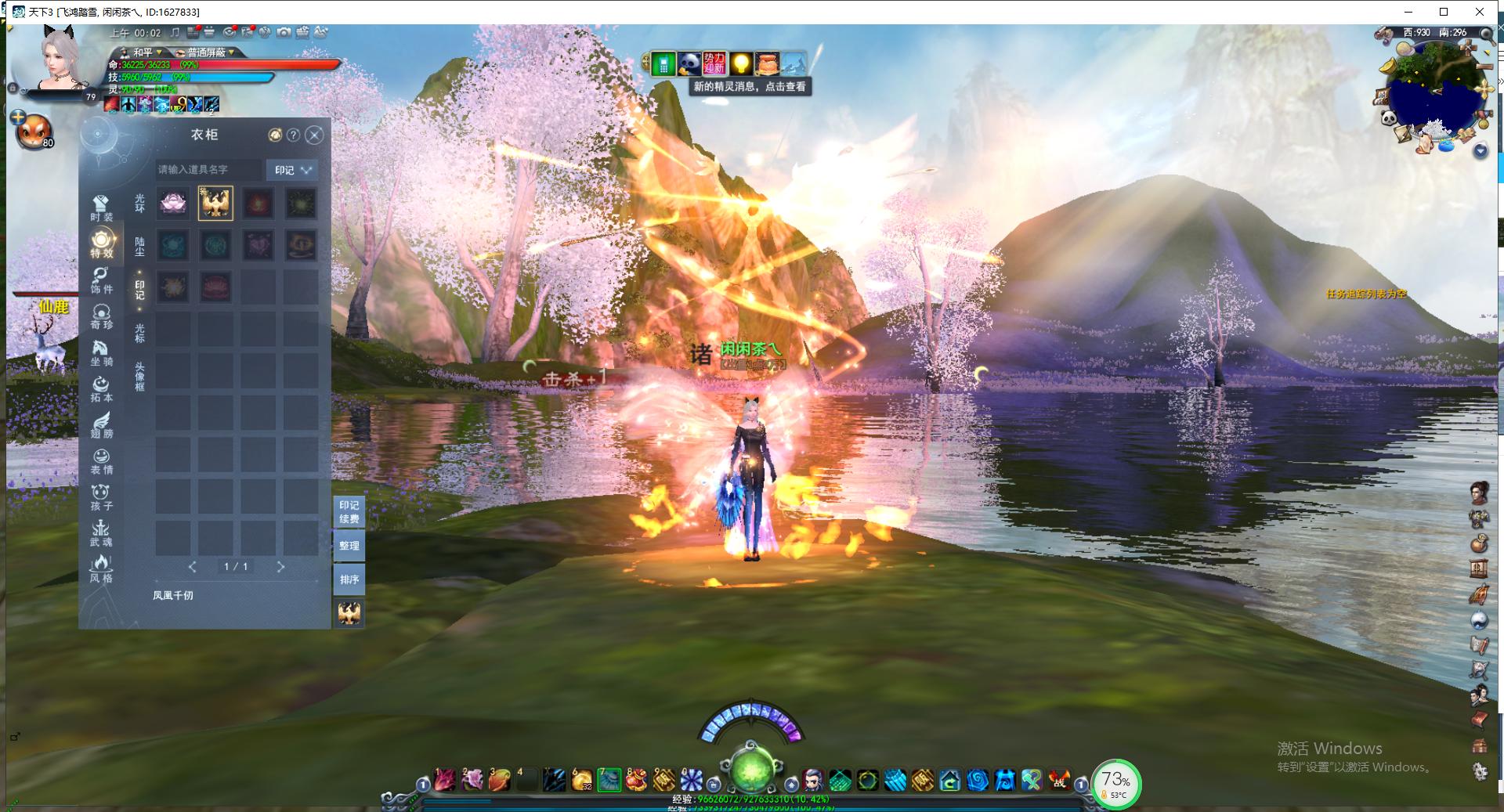Maximize the game window
The height and width of the screenshot is (812, 1504).
[1444, 12]
